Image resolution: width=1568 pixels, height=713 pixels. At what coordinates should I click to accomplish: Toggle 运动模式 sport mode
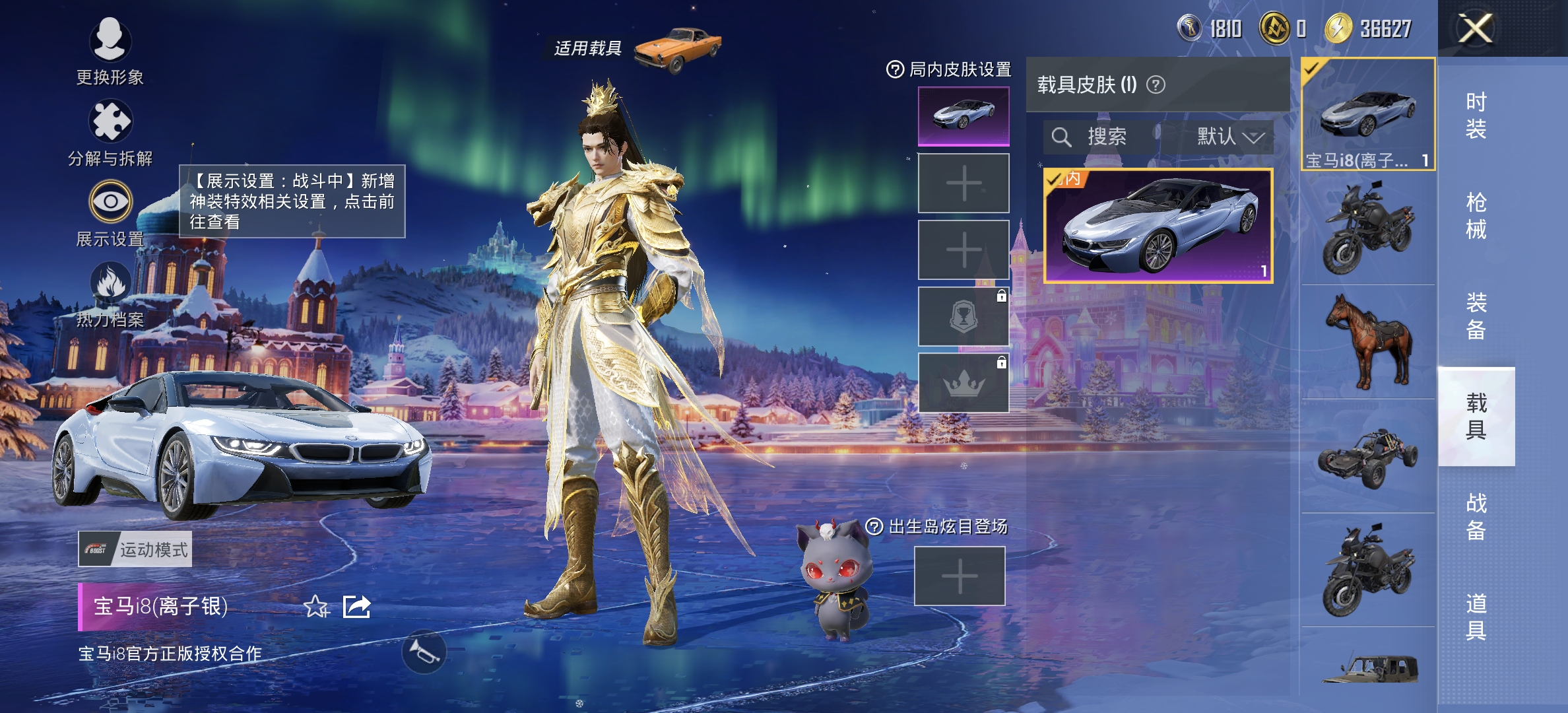coord(135,549)
